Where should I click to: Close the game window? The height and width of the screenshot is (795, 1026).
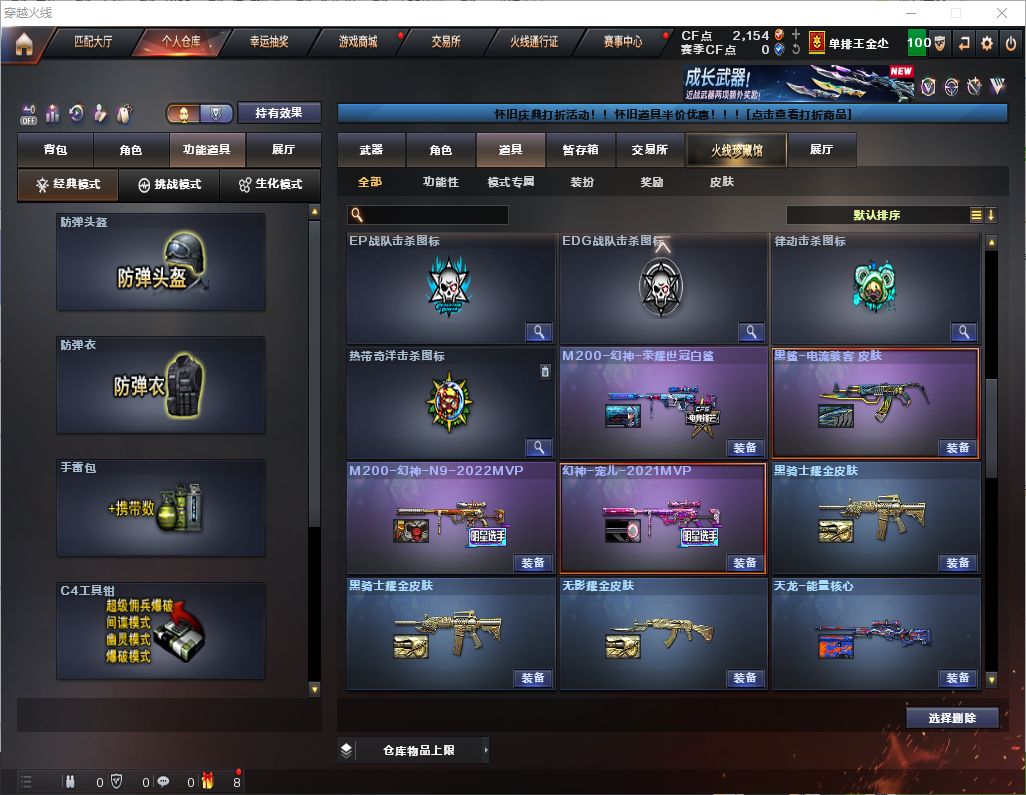tap(1002, 13)
